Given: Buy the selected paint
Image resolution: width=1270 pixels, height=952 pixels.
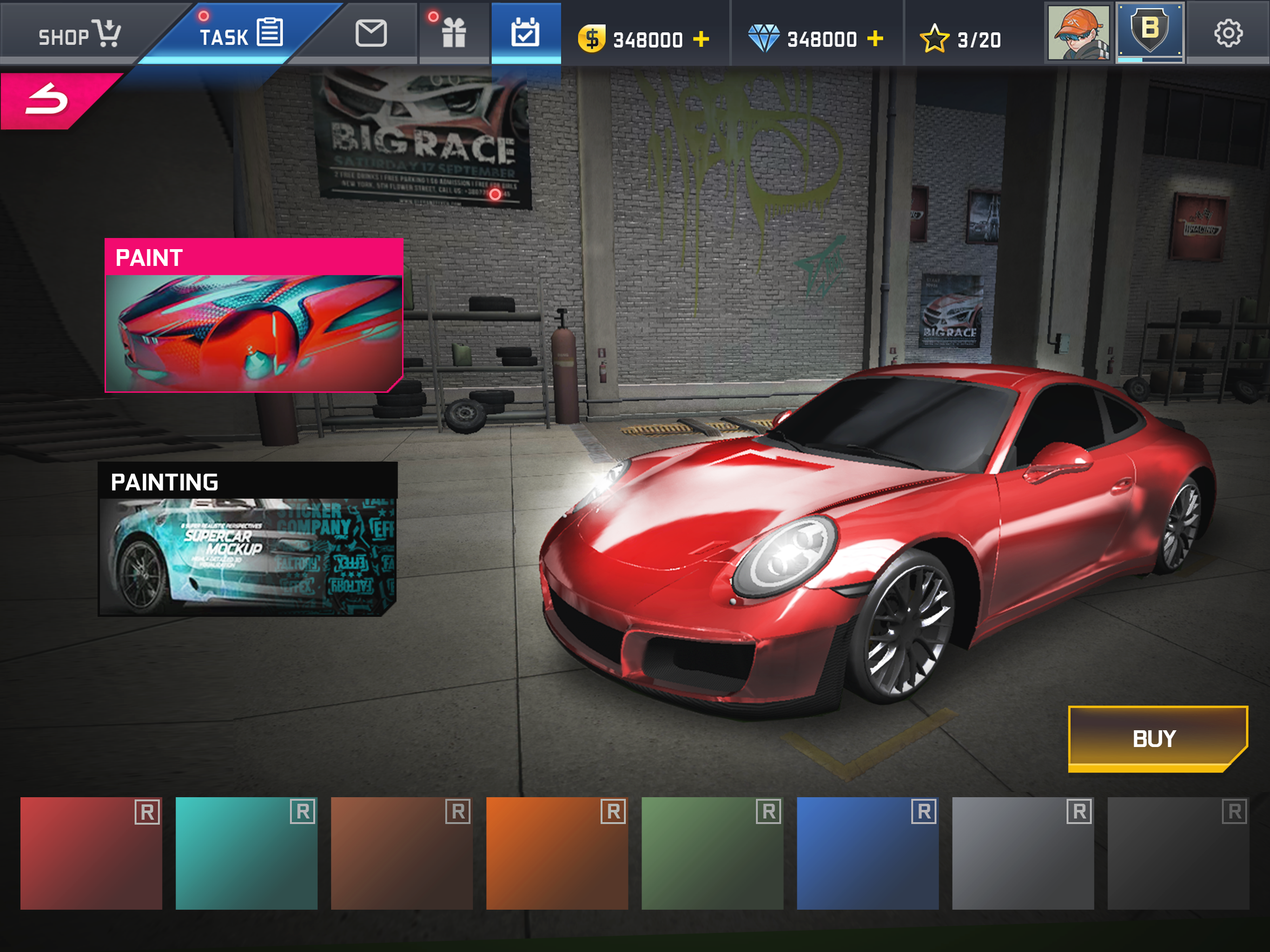Looking at the screenshot, I should pyautogui.click(x=1156, y=738).
